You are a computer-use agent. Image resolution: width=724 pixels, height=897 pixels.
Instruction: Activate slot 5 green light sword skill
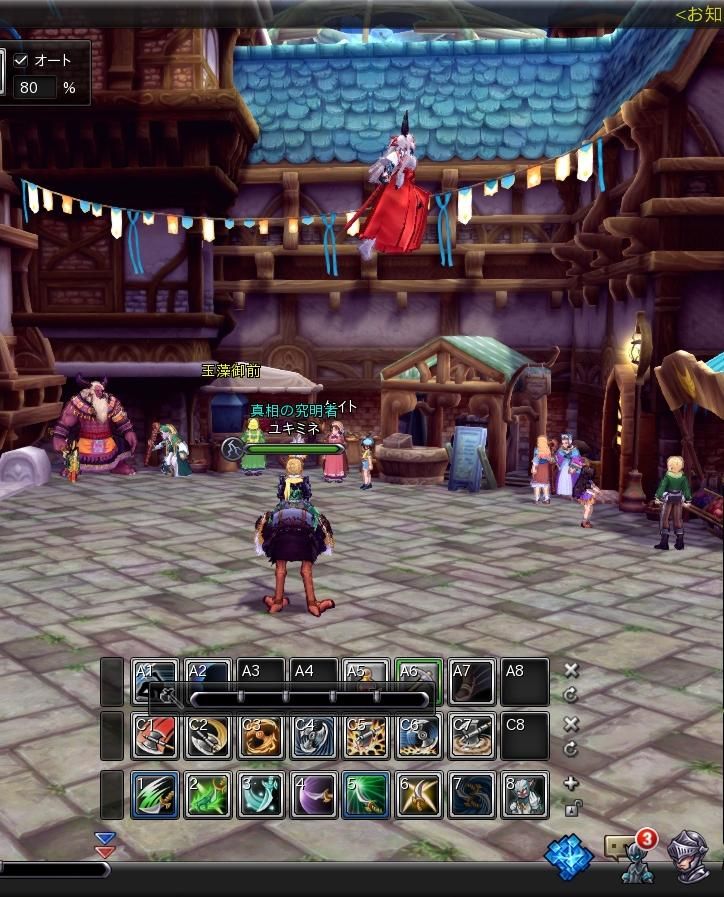point(367,795)
